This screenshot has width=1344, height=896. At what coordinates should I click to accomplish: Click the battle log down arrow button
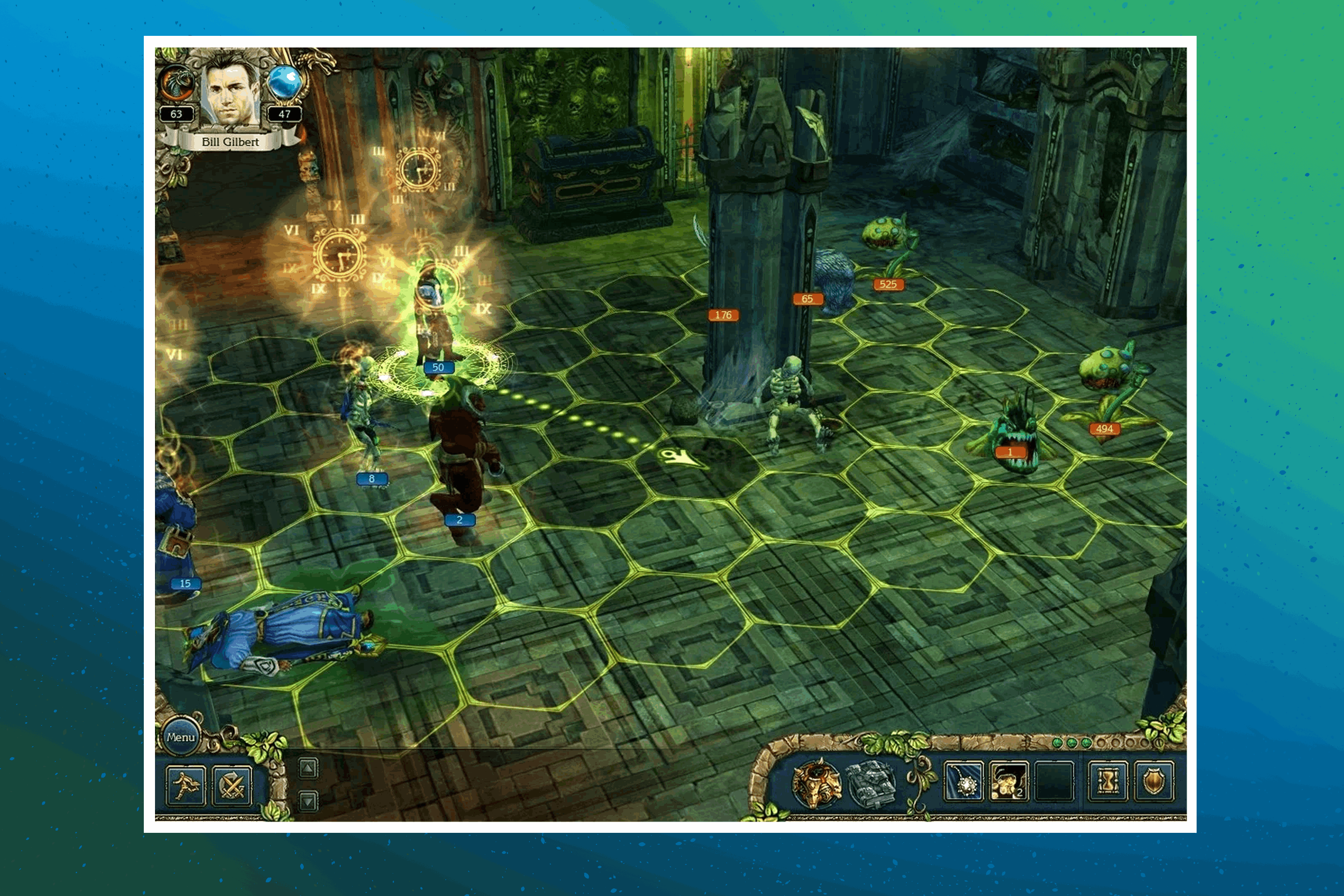[308, 801]
